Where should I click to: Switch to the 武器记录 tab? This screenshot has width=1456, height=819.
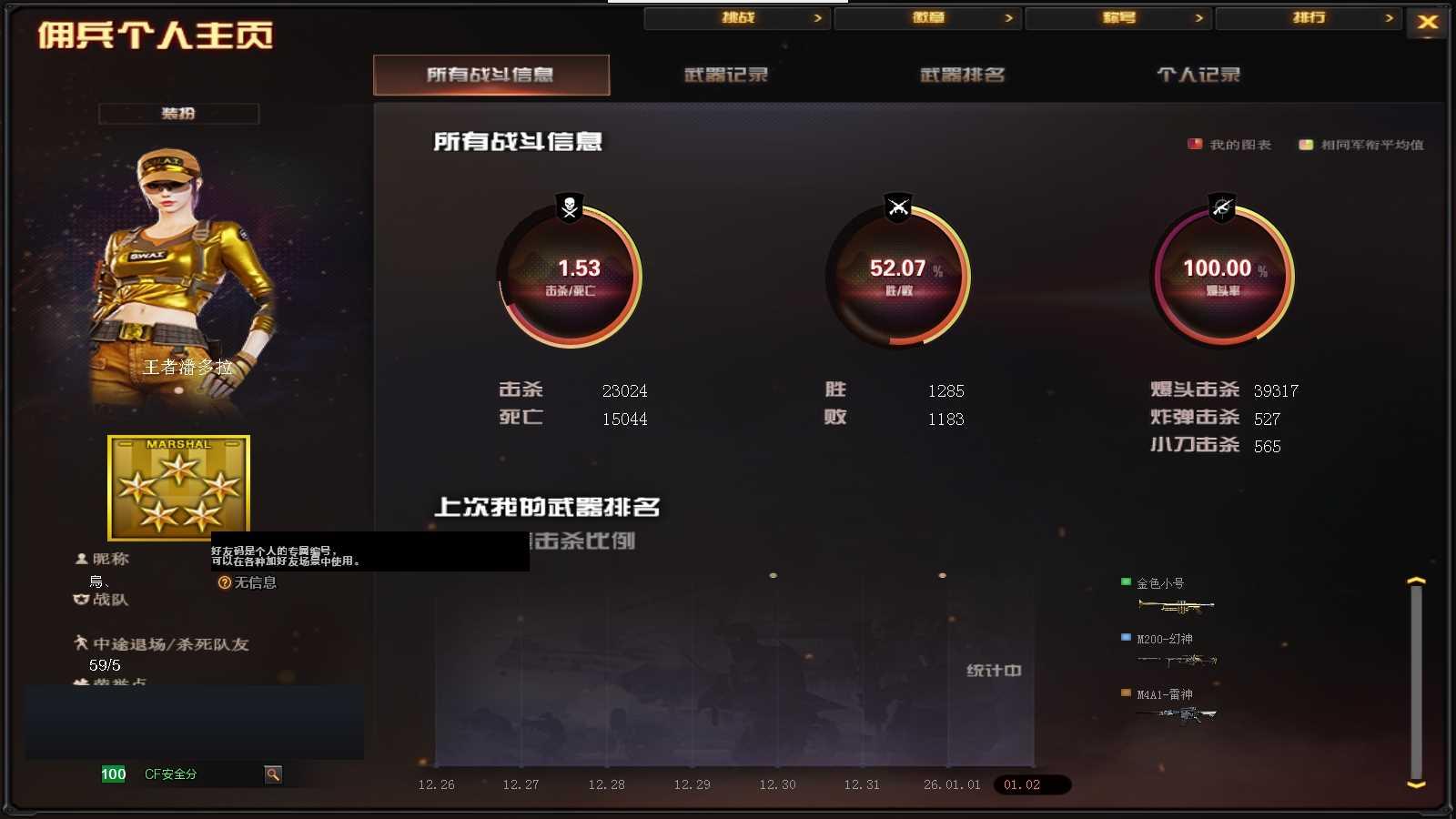[x=725, y=76]
